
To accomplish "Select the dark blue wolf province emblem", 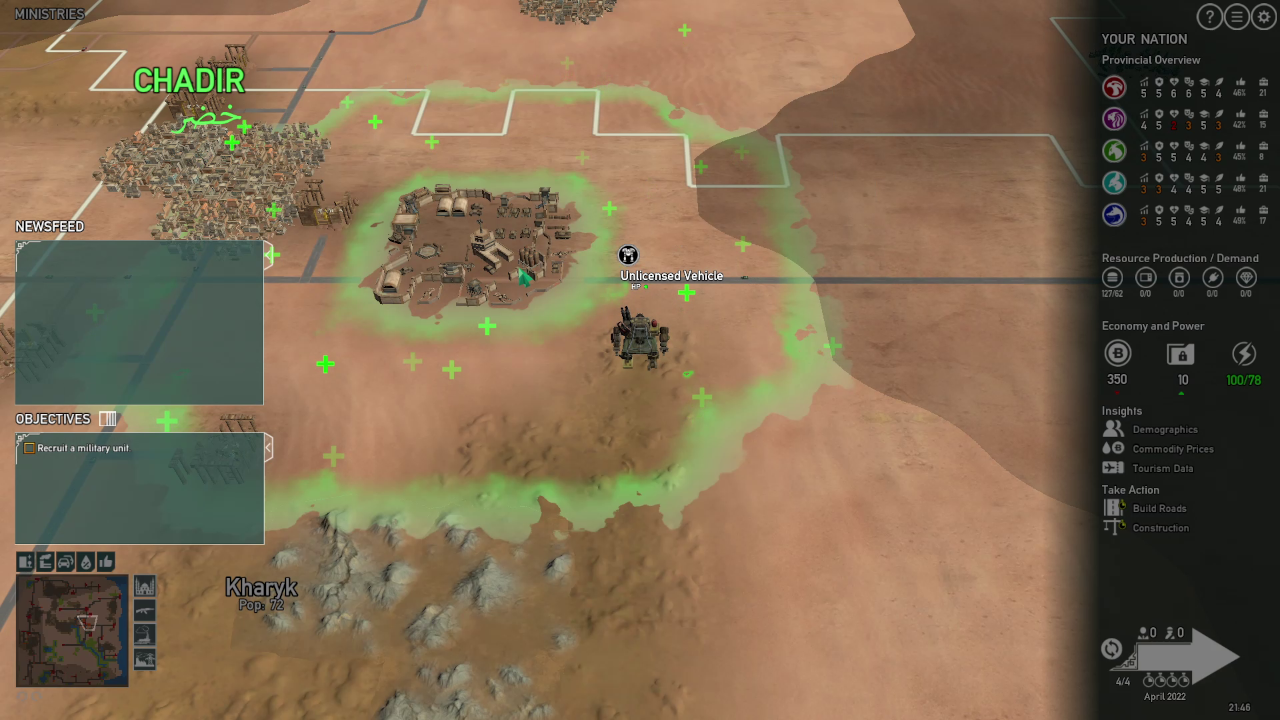I will click(1114, 214).
